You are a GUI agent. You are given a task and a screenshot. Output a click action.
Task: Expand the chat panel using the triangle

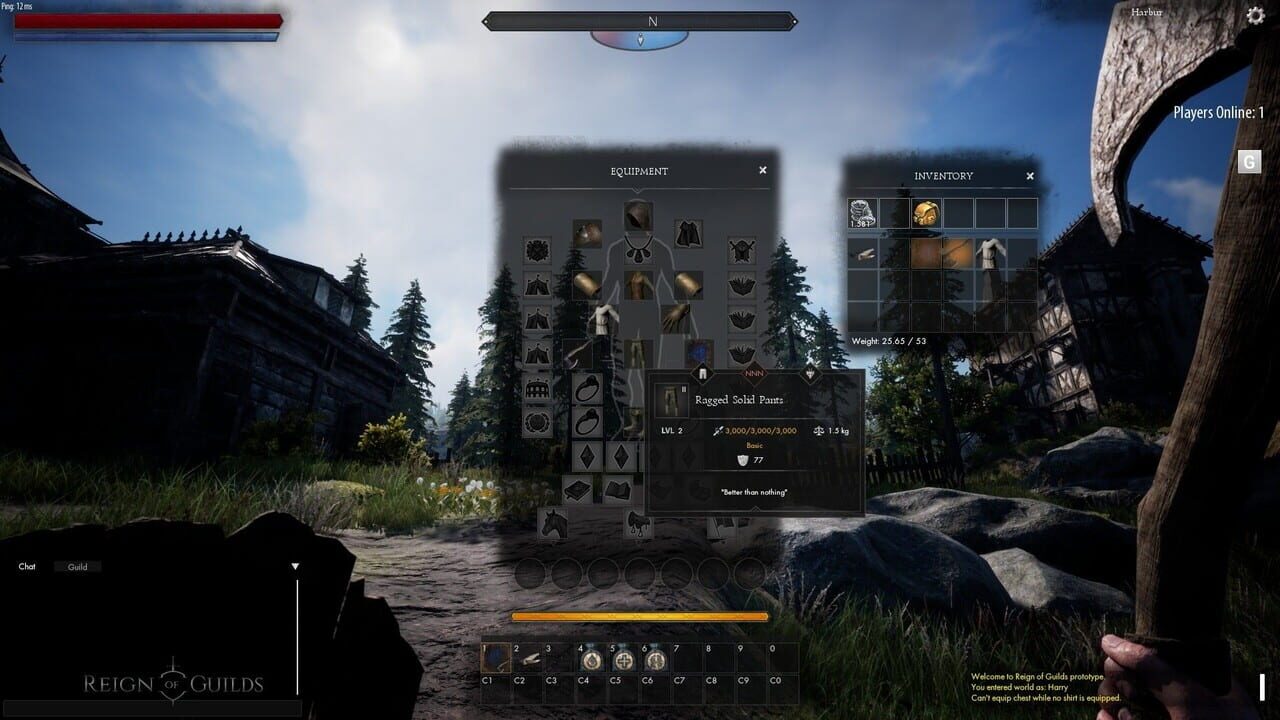296,564
